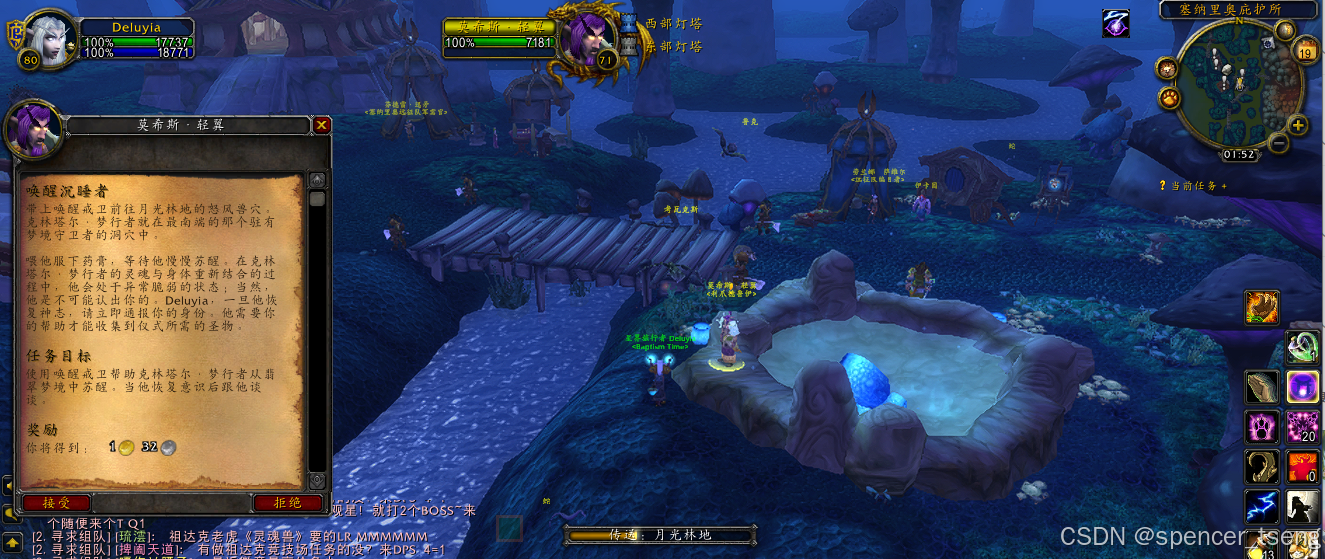The width and height of the screenshot is (1325, 559).
Task: Activate the lightning bolt ability
Action: coord(1262,505)
